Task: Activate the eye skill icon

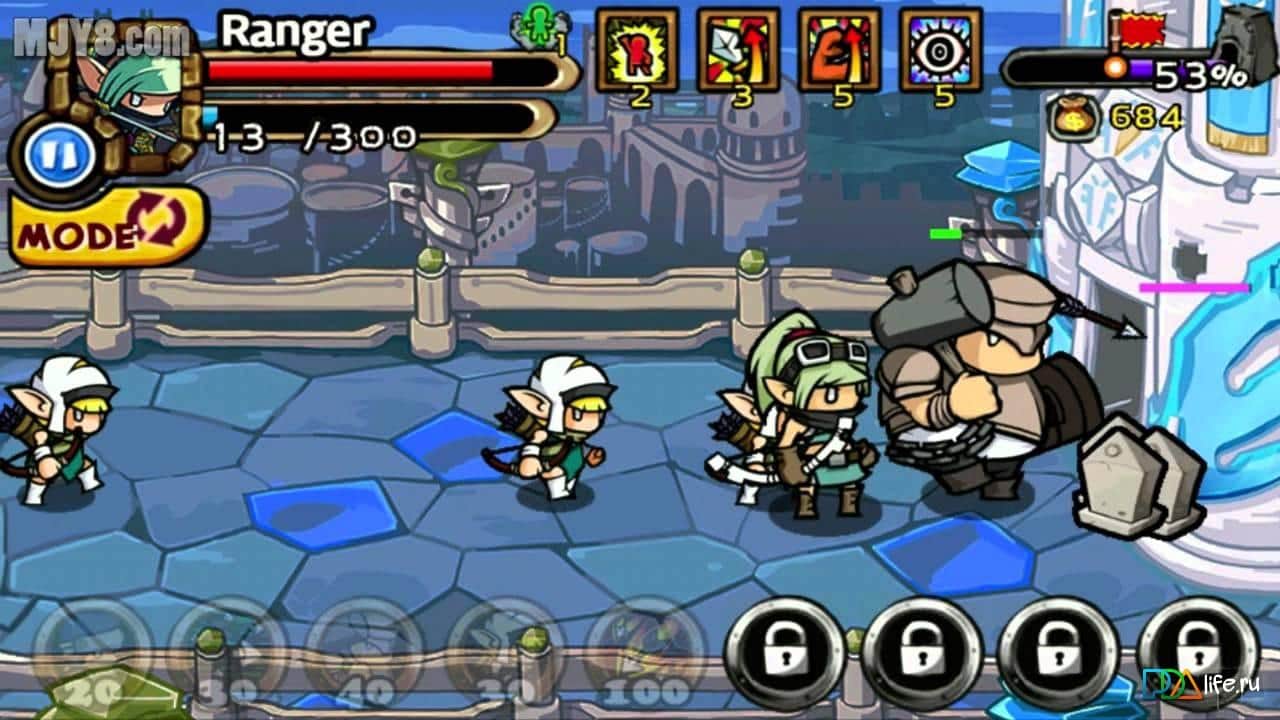Action: [940, 50]
